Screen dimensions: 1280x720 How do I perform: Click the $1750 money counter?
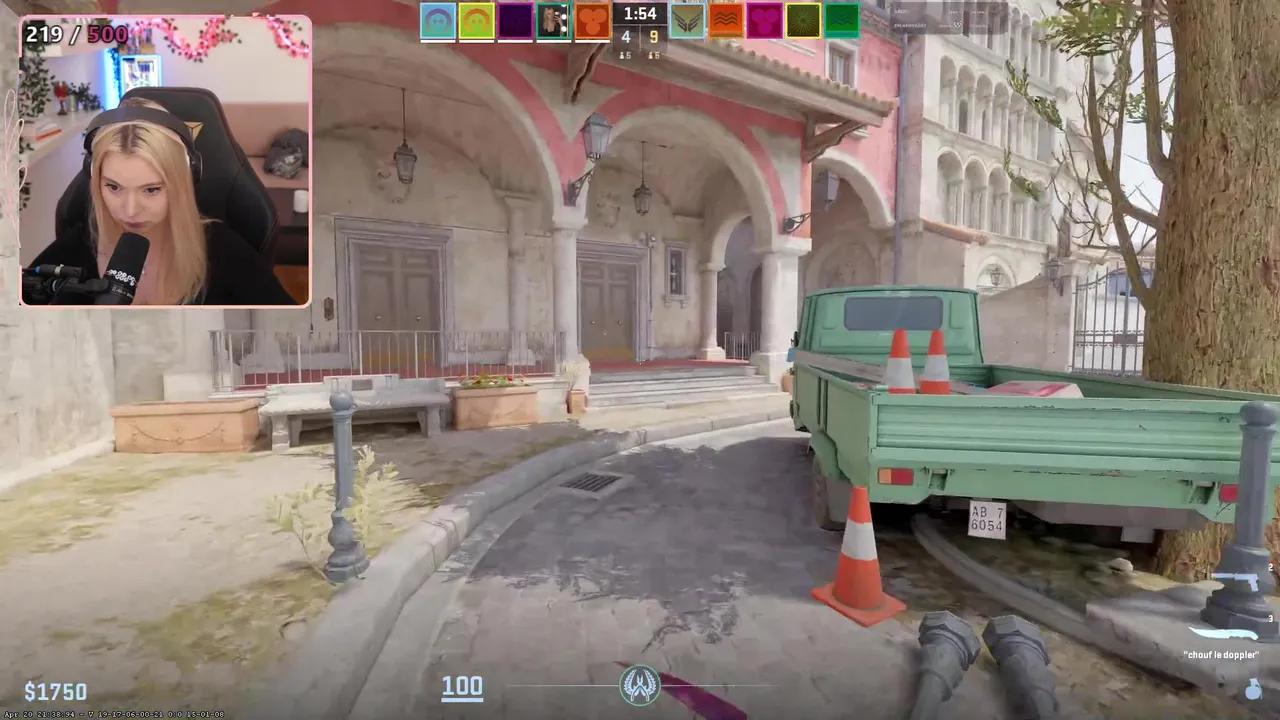(57, 691)
